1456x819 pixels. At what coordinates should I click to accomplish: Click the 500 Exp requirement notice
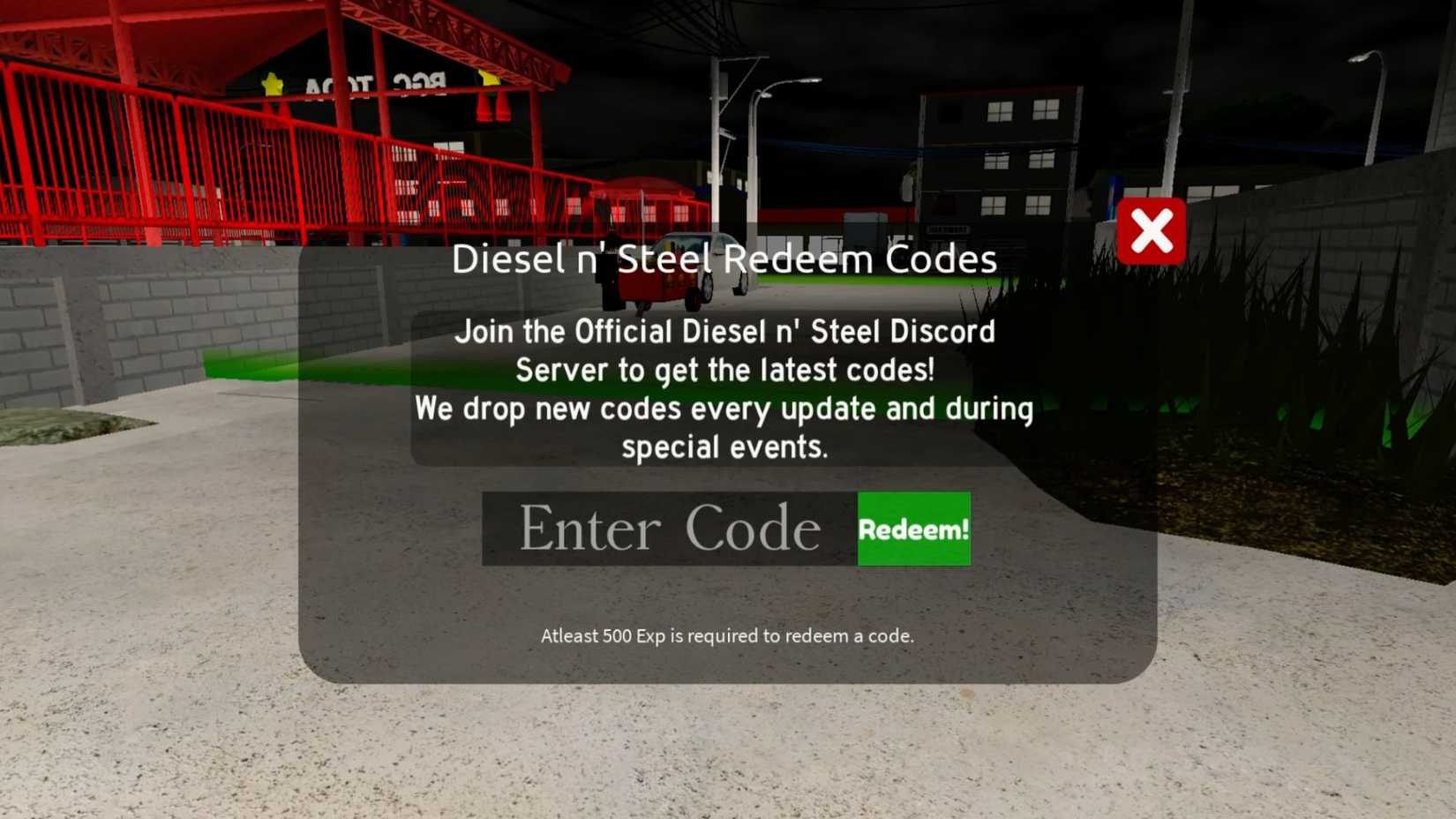727,635
